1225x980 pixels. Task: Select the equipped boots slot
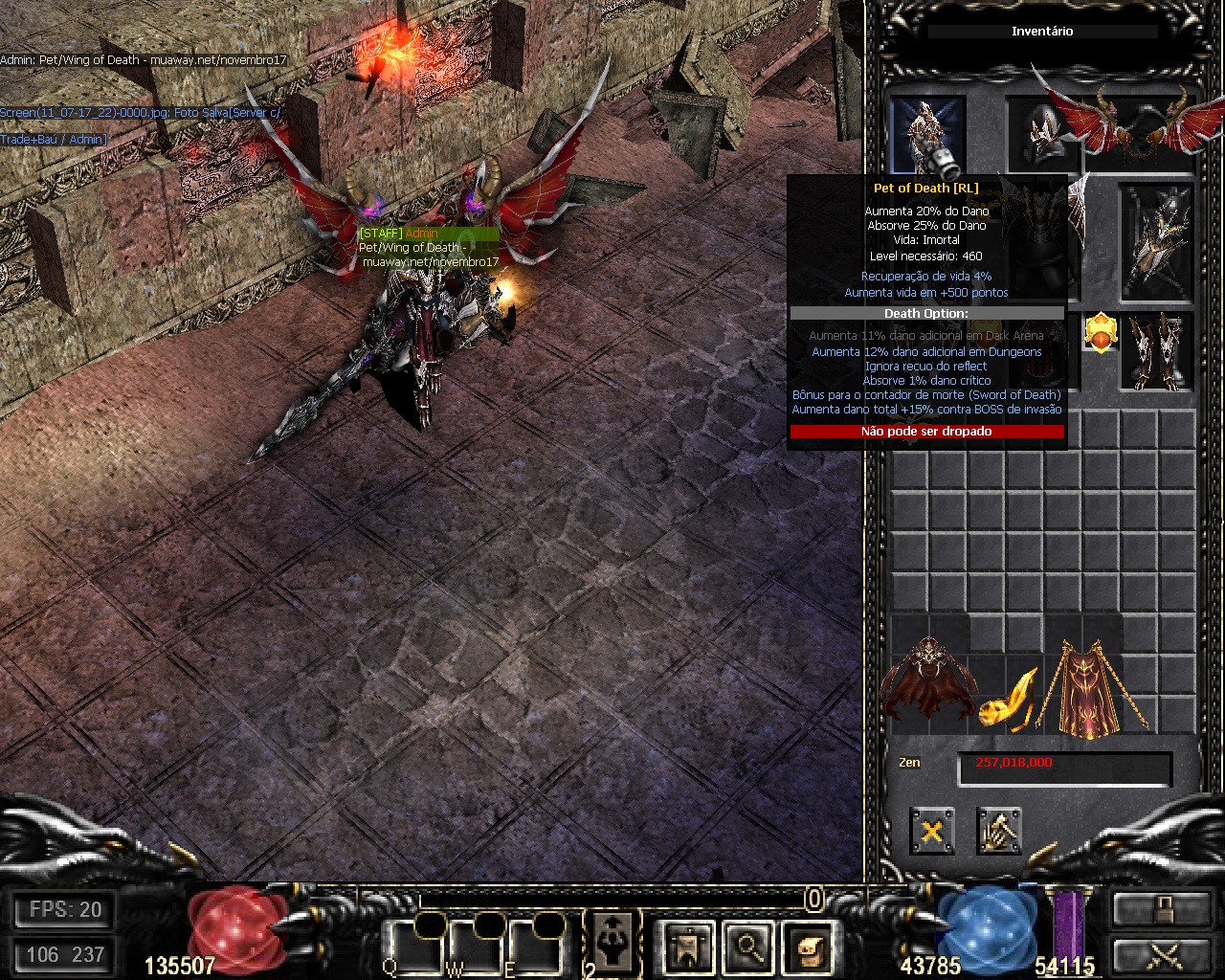(x=1156, y=351)
